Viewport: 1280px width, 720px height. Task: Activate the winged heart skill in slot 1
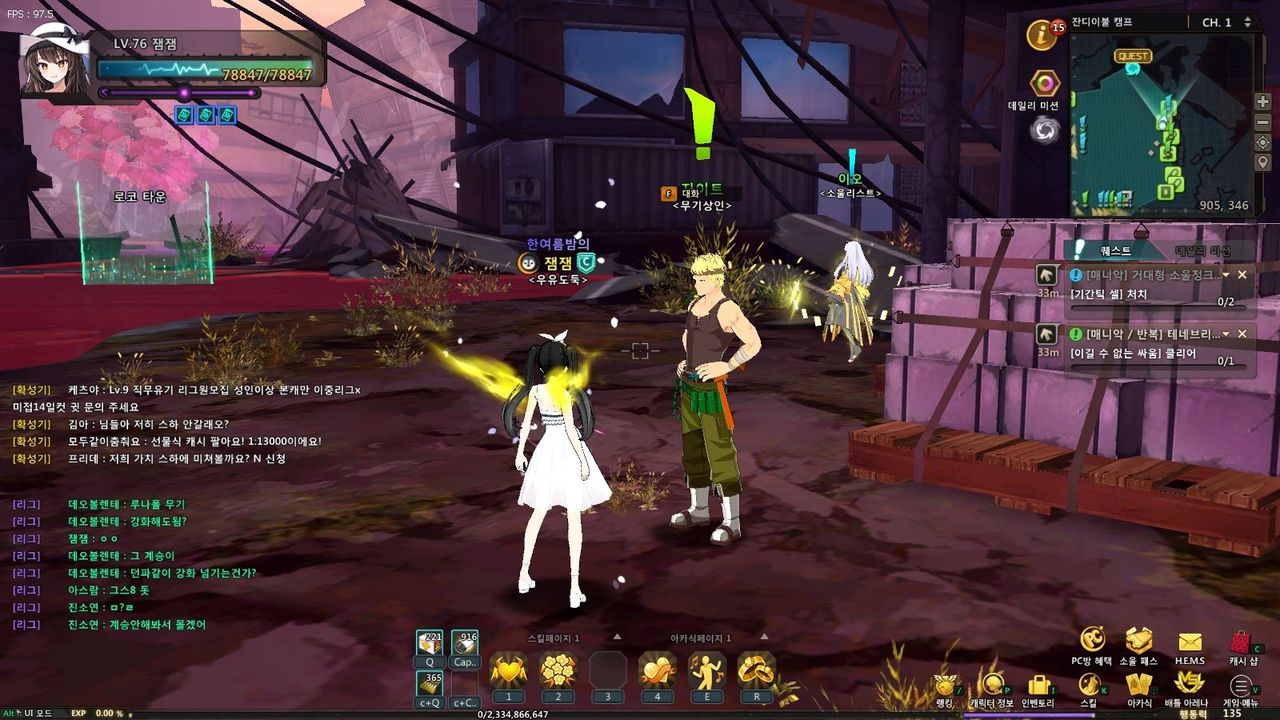pyautogui.click(x=508, y=670)
